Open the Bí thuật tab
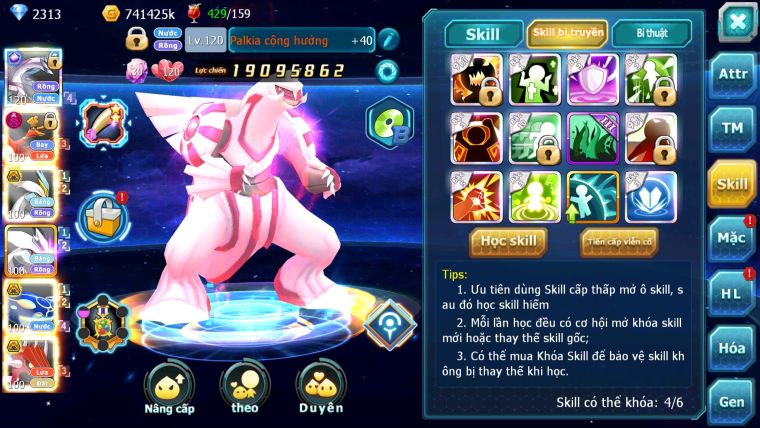Image resolution: width=760 pixels, height=428 pixels. pos(650,33)
